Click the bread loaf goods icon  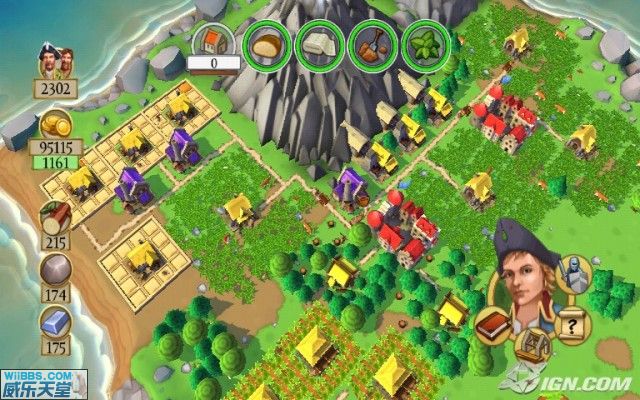click(x=268, y=45)
